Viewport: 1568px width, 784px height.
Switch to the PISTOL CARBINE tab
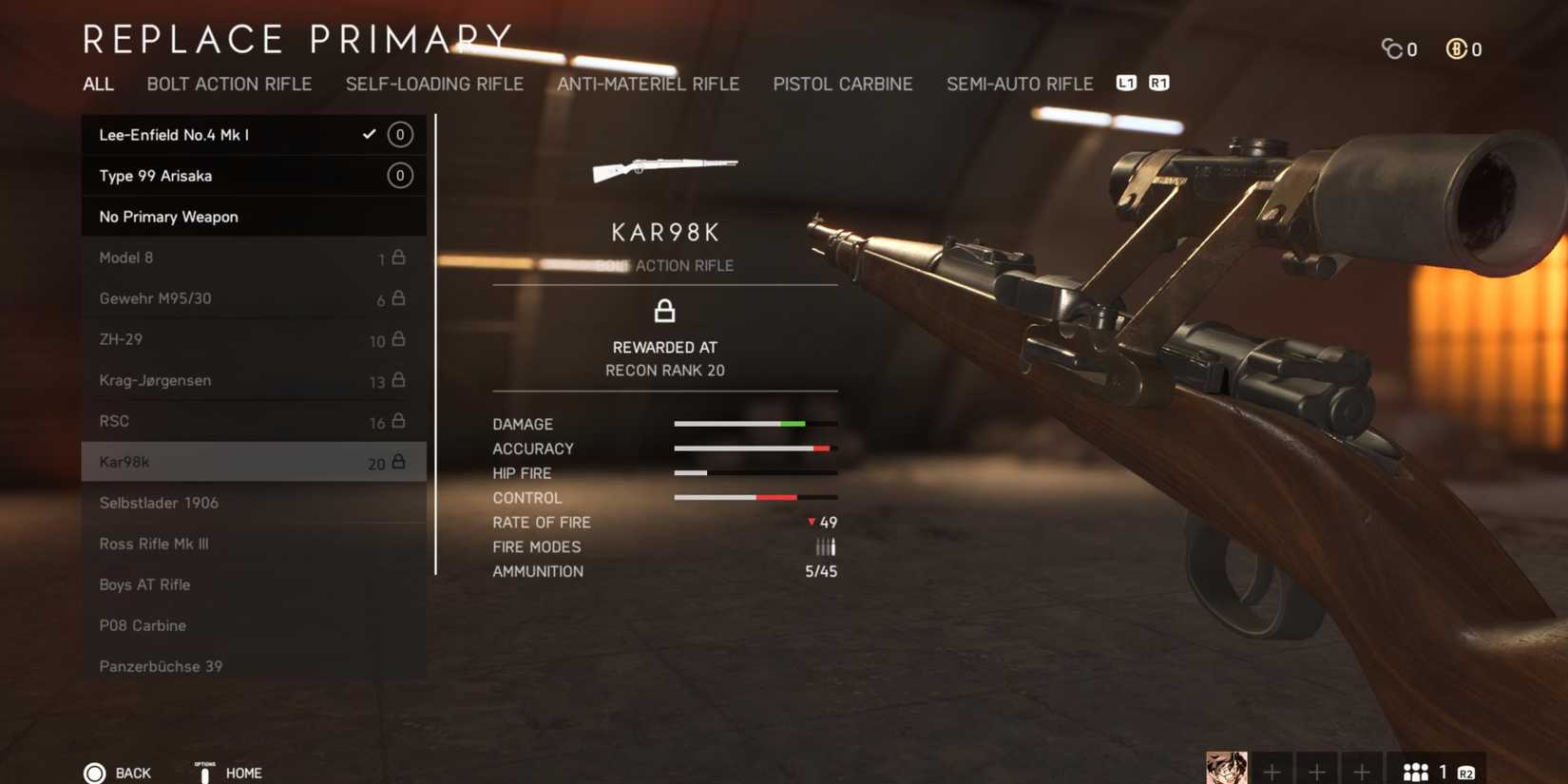[x=843, y=84]
